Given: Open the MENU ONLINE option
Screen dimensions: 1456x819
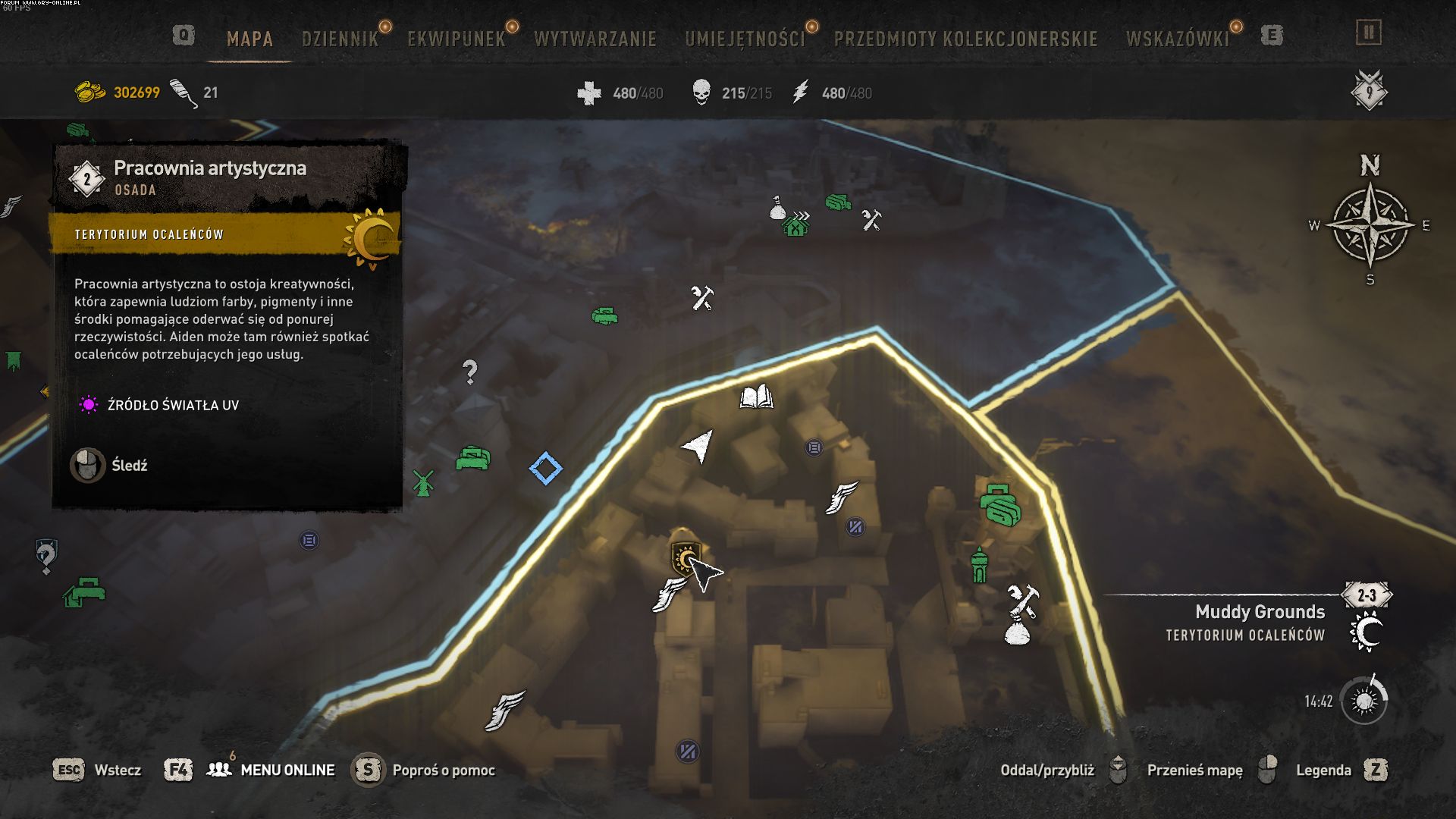Looking at the screenshot, I should (287, 770).
